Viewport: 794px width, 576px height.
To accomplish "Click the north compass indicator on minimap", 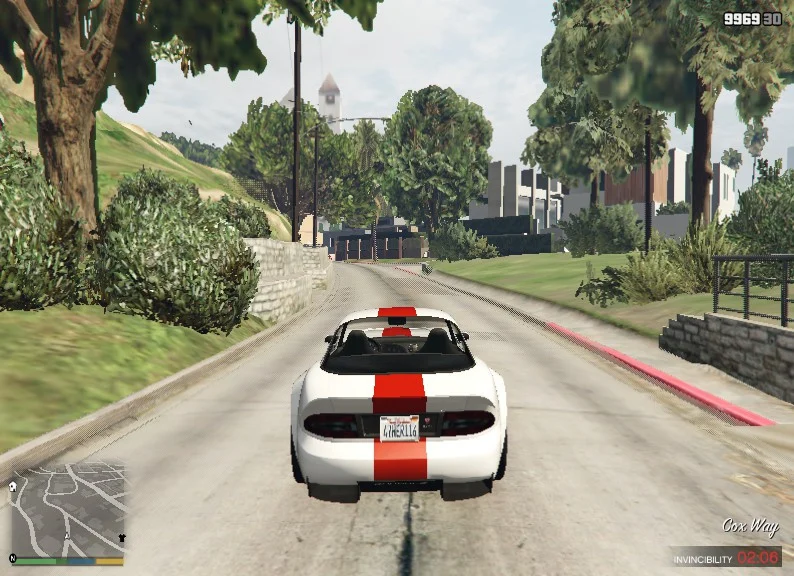I will 14,556.
